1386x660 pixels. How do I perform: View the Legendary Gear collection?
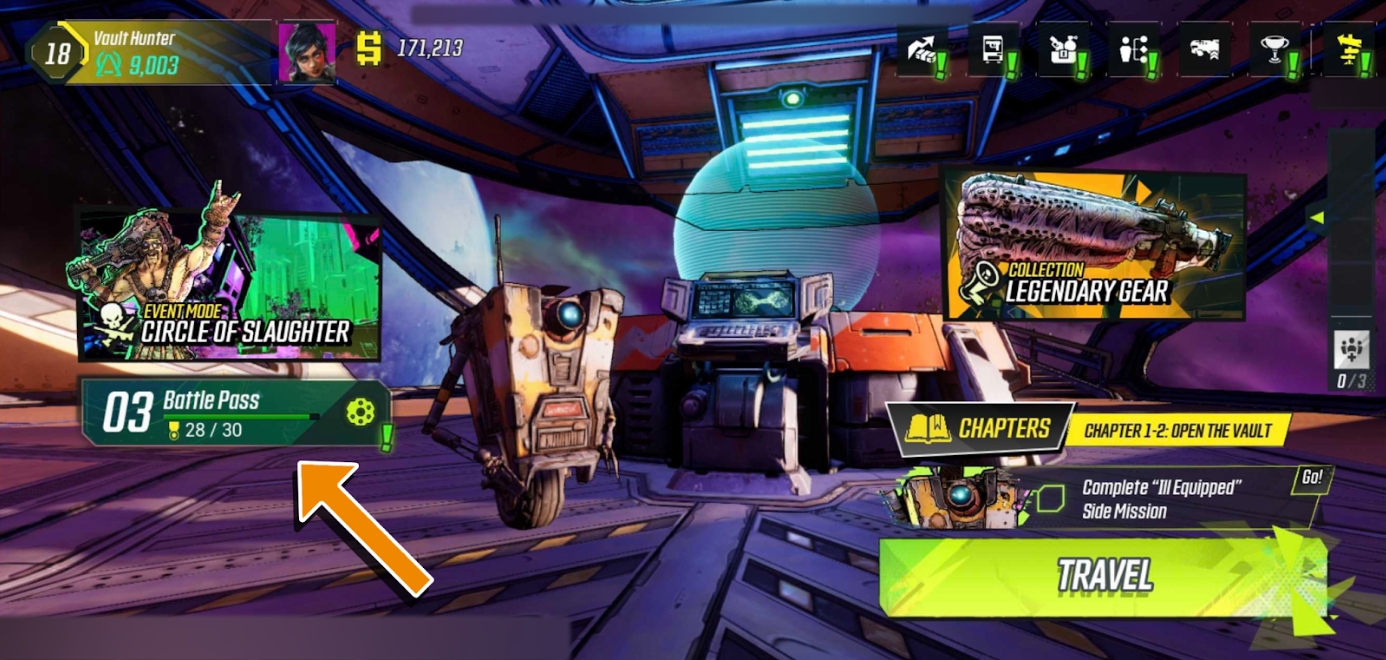[x=1093, y=247]
